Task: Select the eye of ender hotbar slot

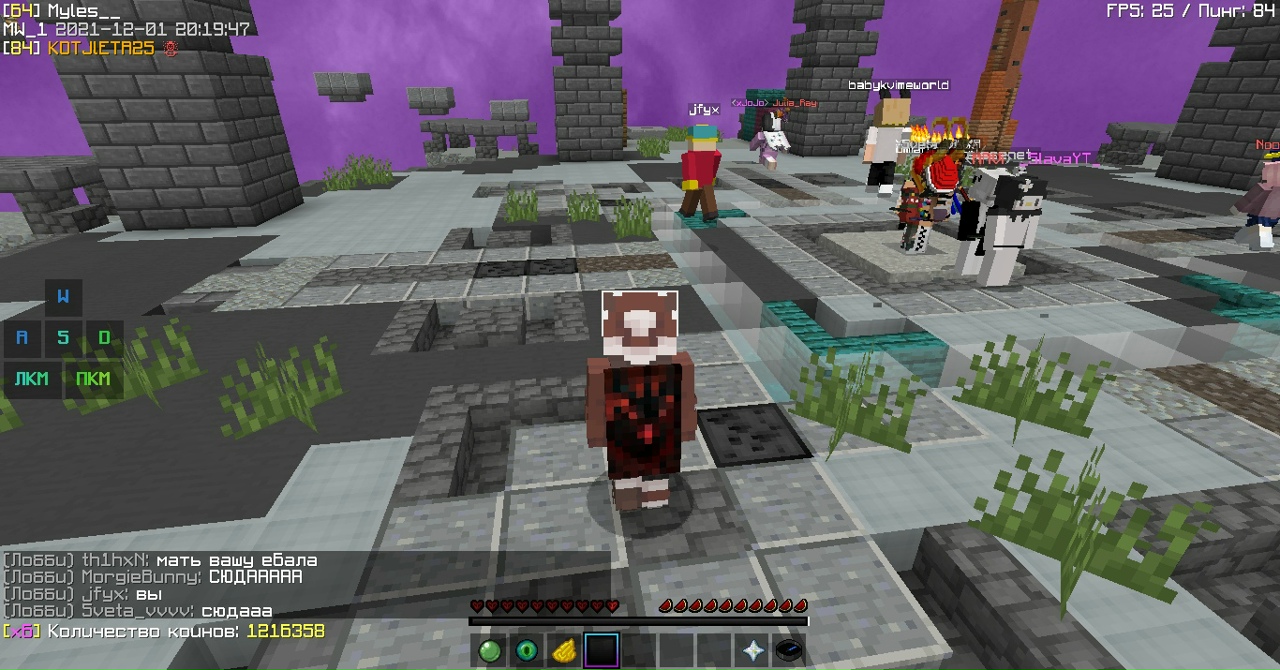Action: [526, 651]
